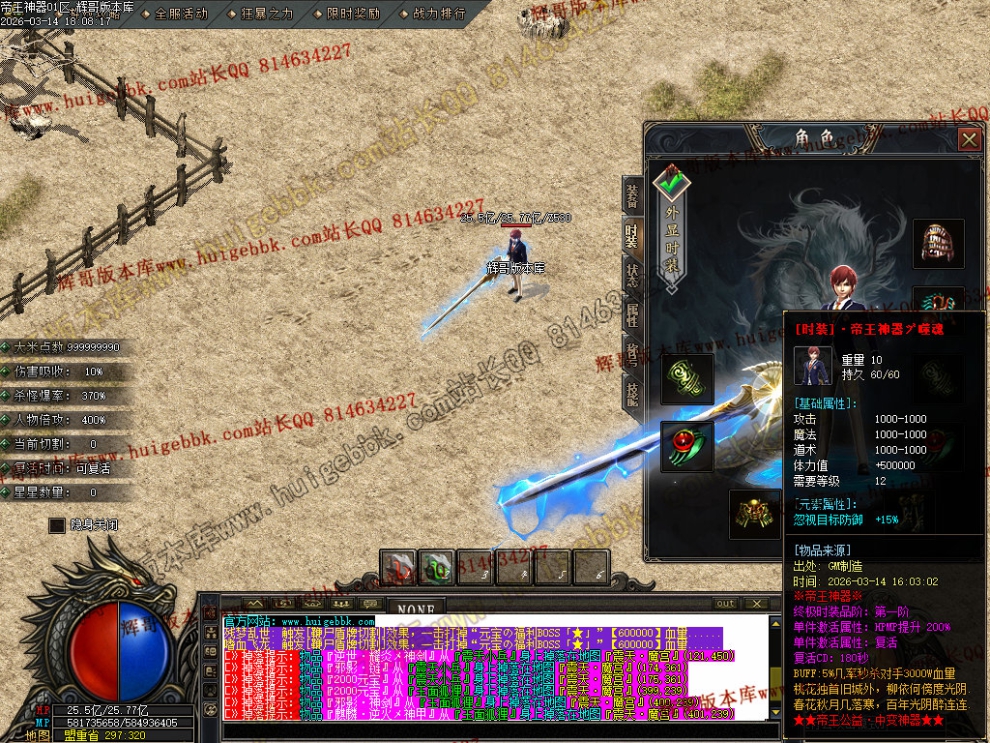Select the red gem ring slot
990x743 pixels.
(x=687, y=446)
